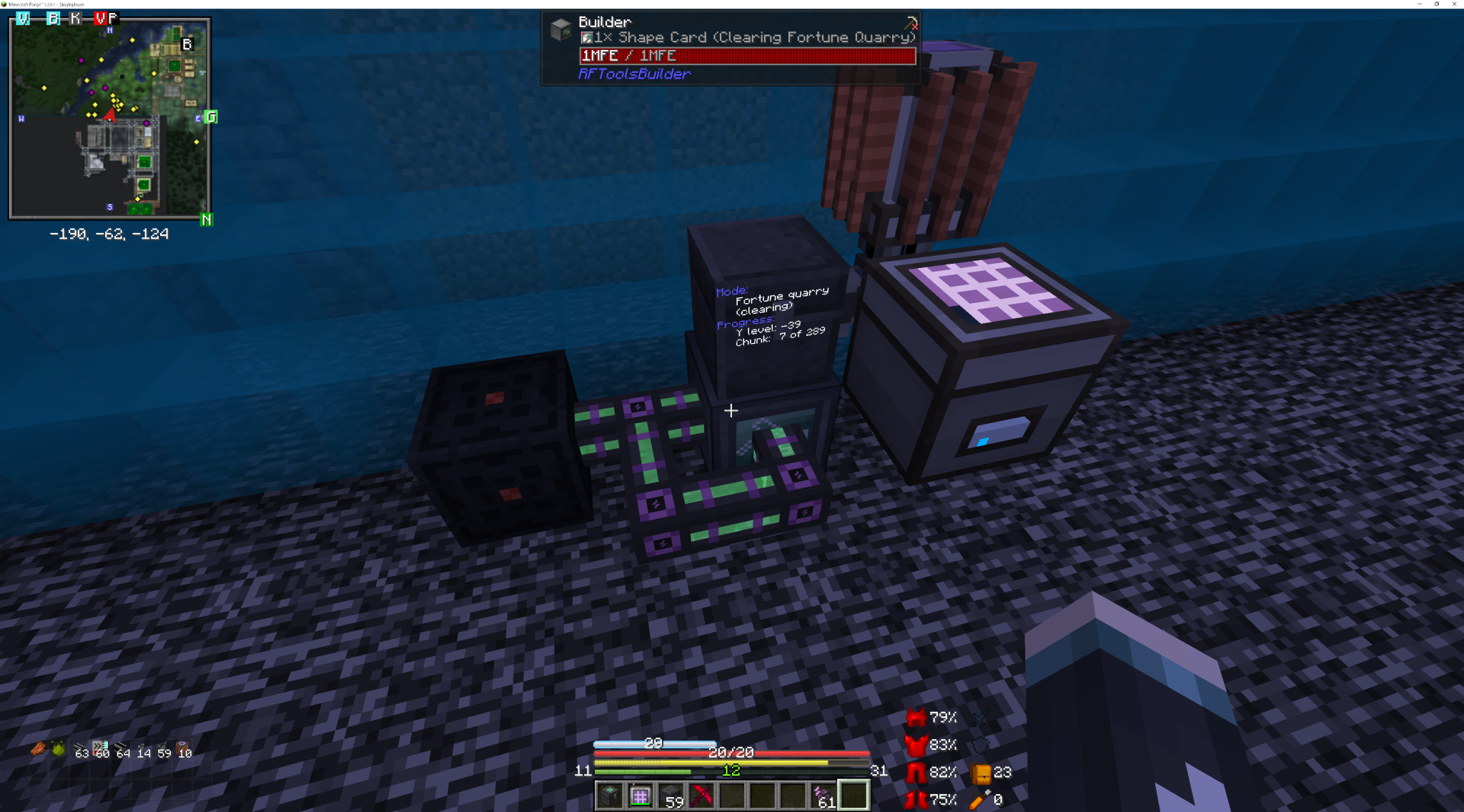Viewport: 1464px width, 812px height.
Task: Click the green G marker on the minimap's east edge
Action: (x=211, y=116)
